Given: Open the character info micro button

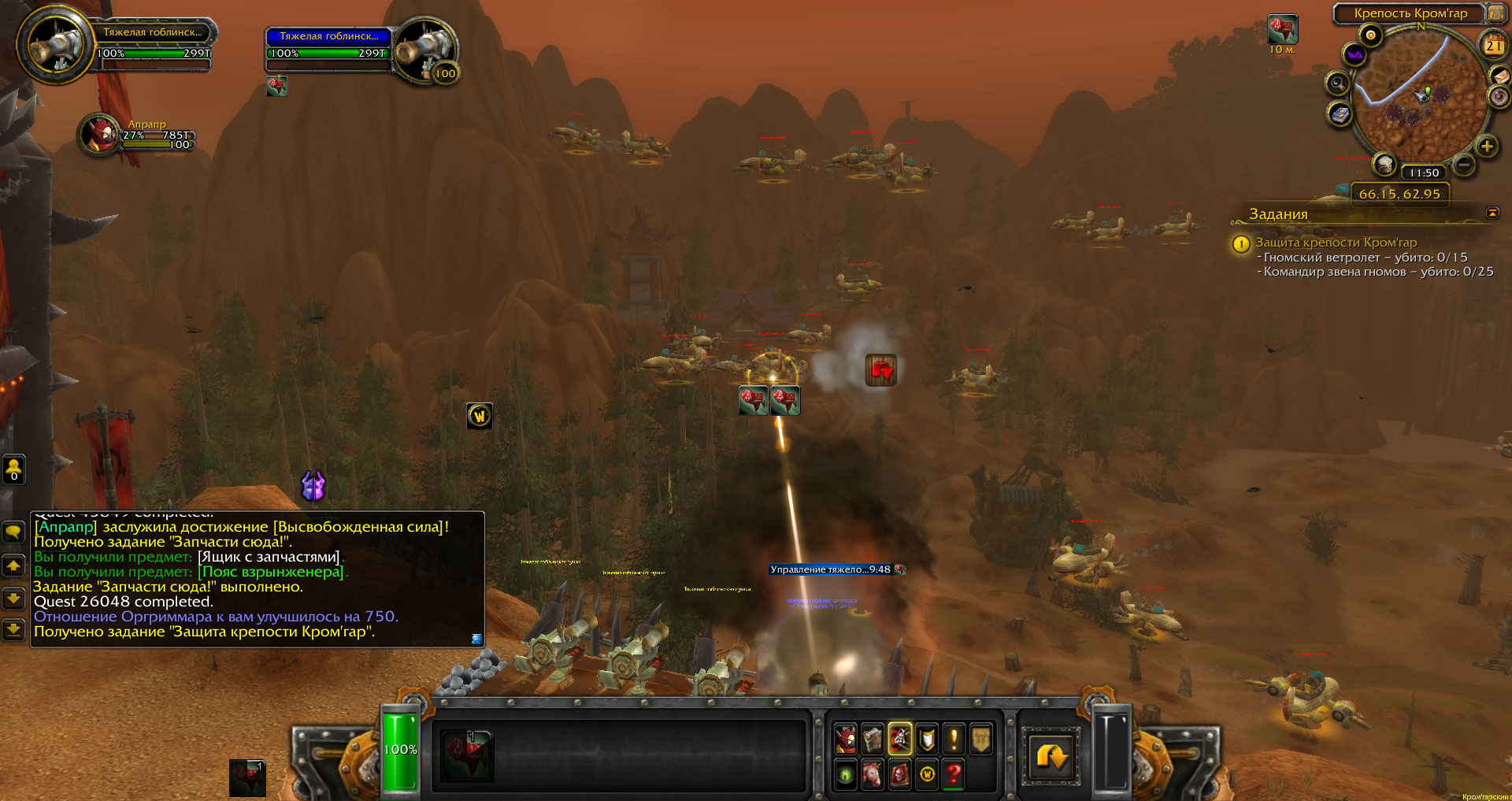Looking at the screenshot, I should pos(845,739).
